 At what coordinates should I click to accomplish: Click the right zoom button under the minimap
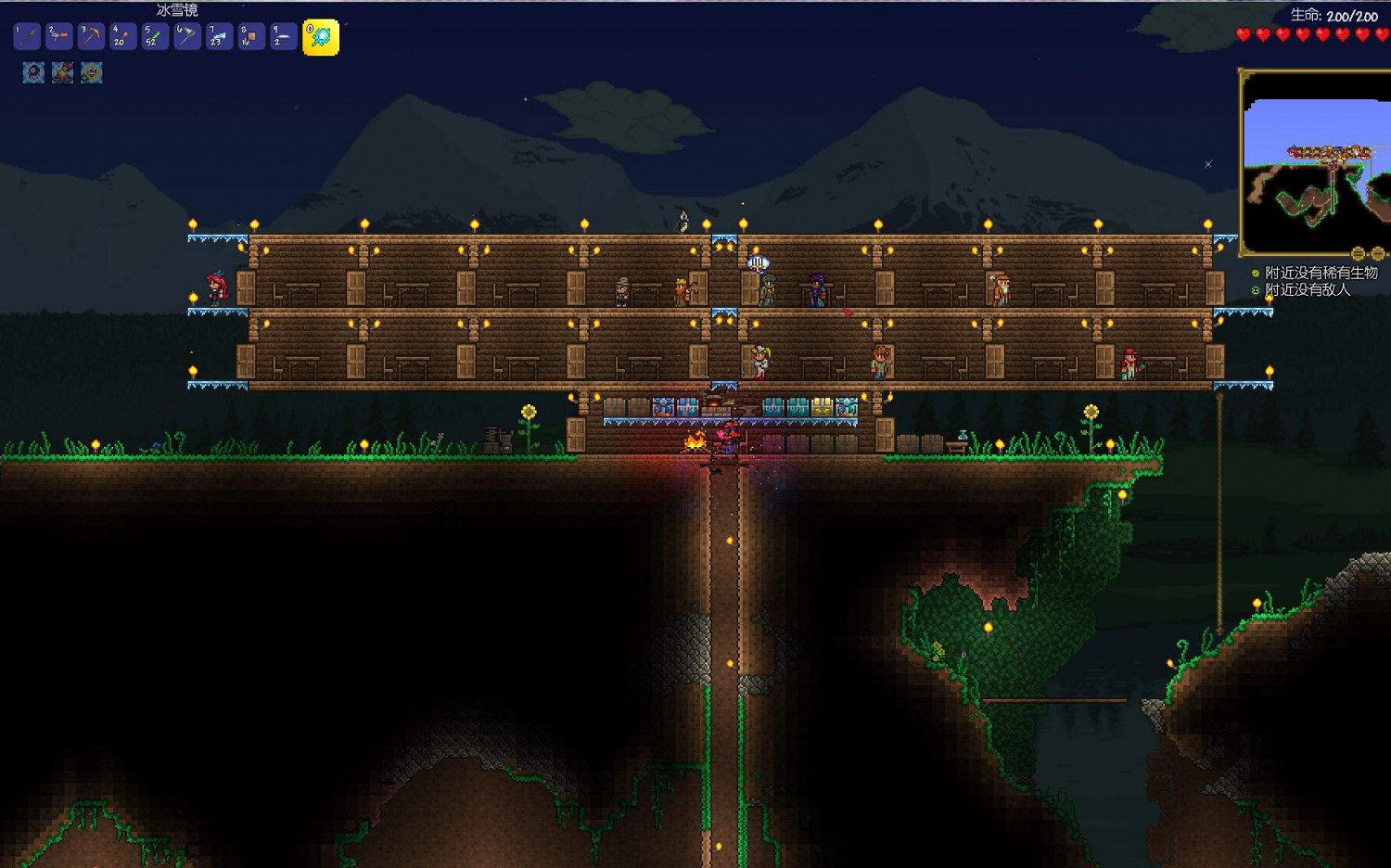[x=1378, y=253]
